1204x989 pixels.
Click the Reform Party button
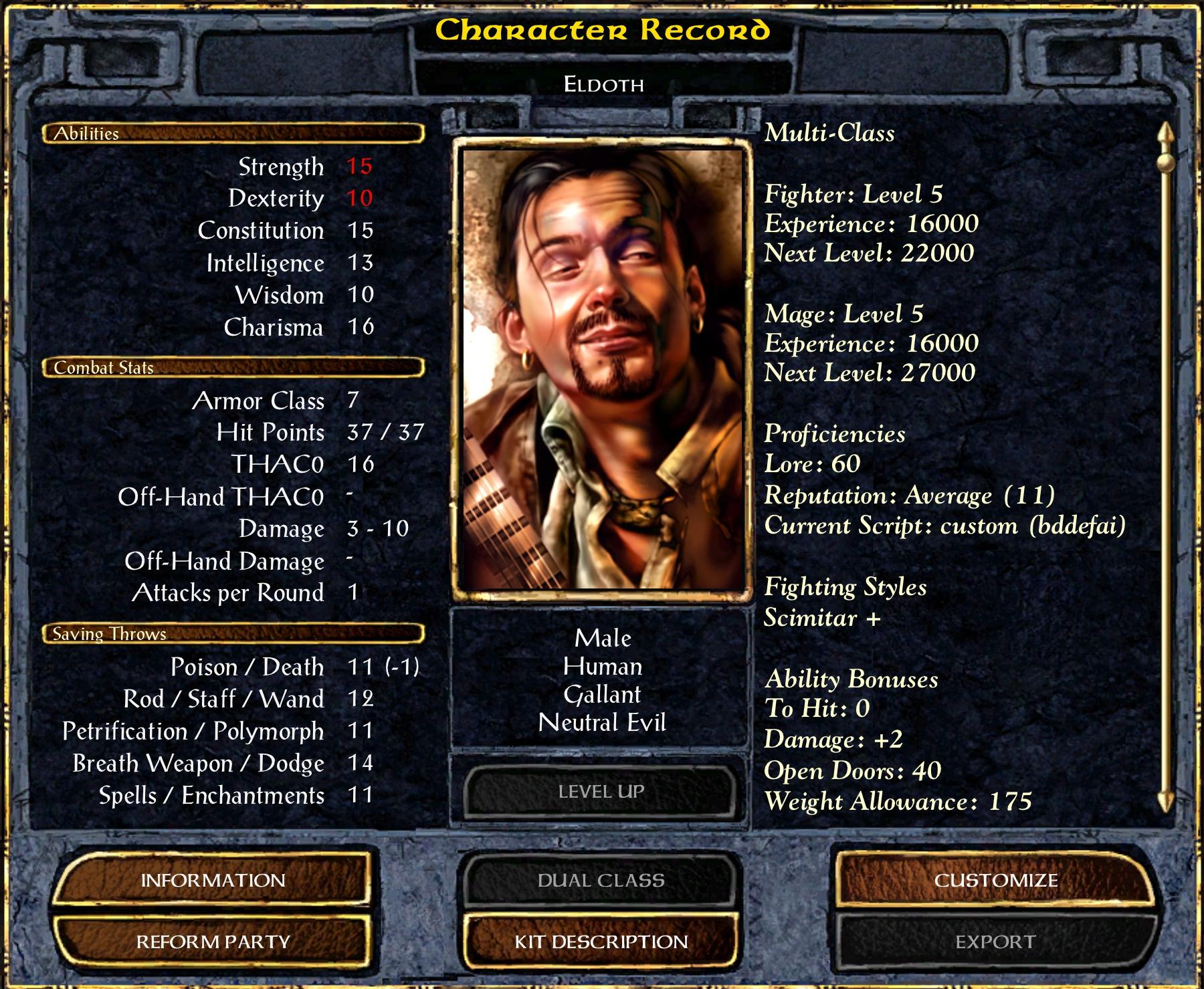coord(213,942)
